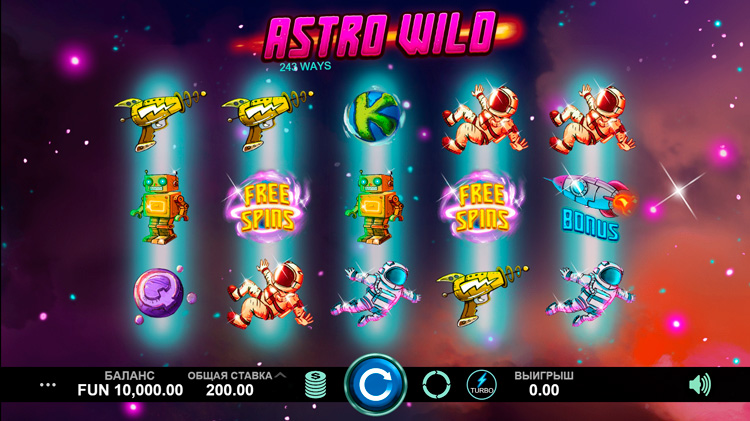The height and width of the screenshot is (421, 750).
Task: Activate the autoplay circular arrows button
Action: click(x=436, y=384)
